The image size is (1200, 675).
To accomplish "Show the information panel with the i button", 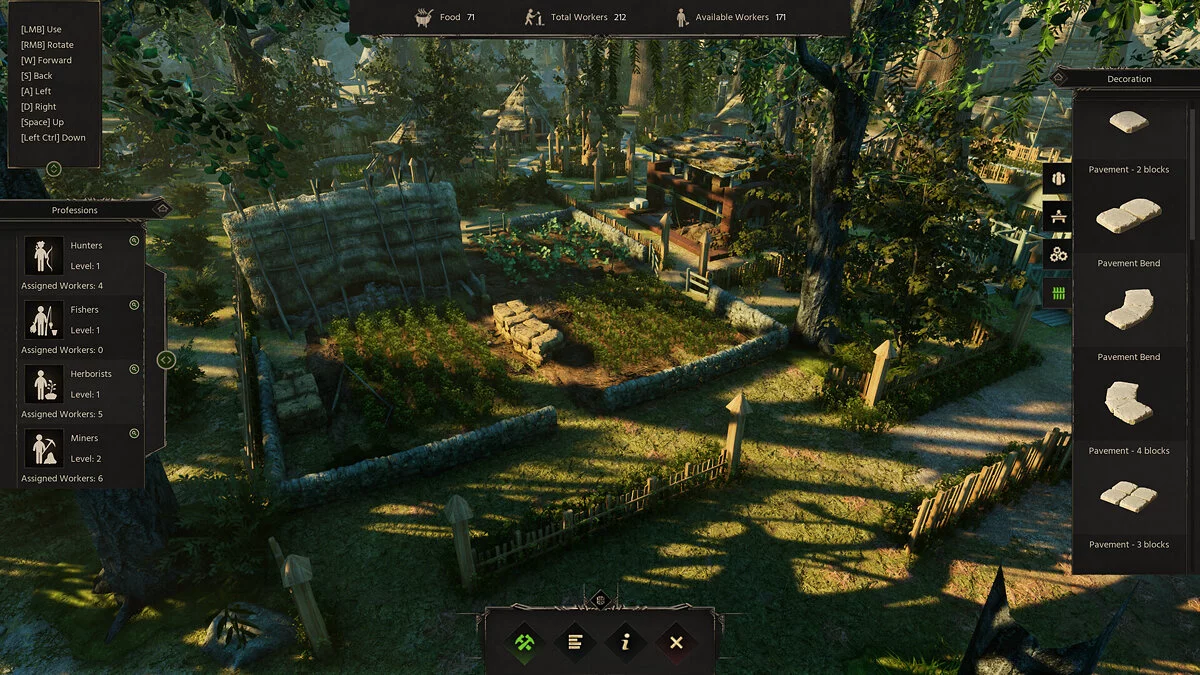I will click(x=626, y=642).
